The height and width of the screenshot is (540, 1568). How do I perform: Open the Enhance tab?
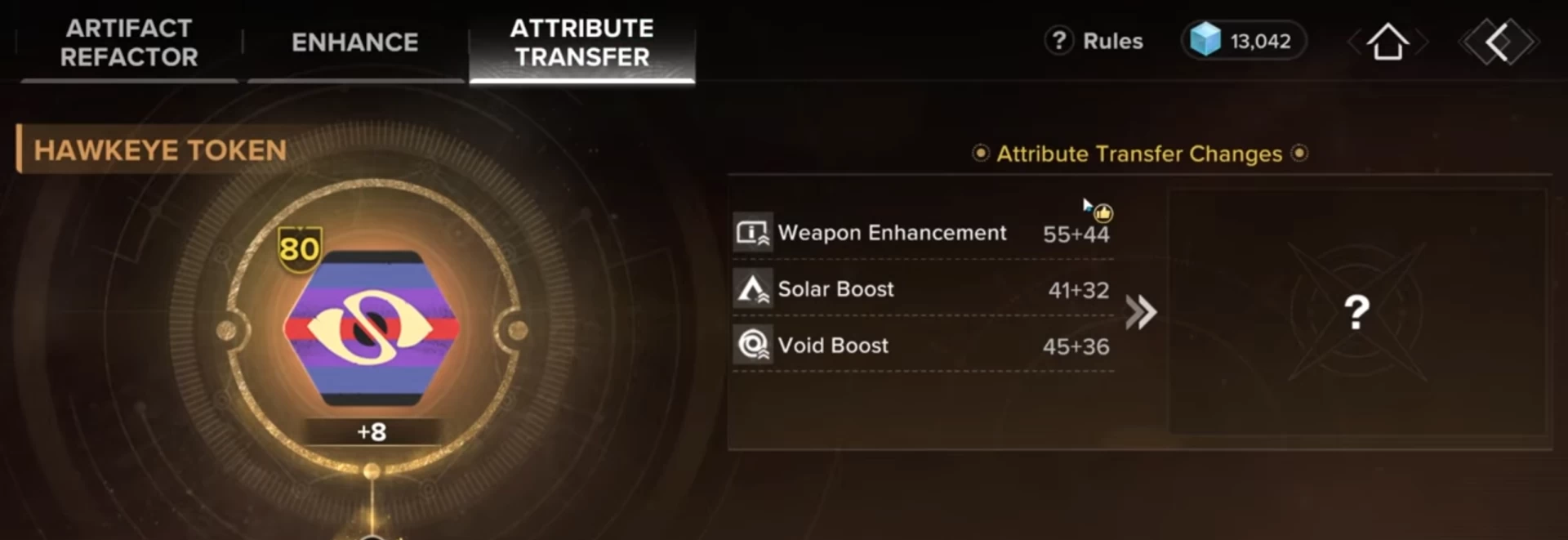pos(355,42)
